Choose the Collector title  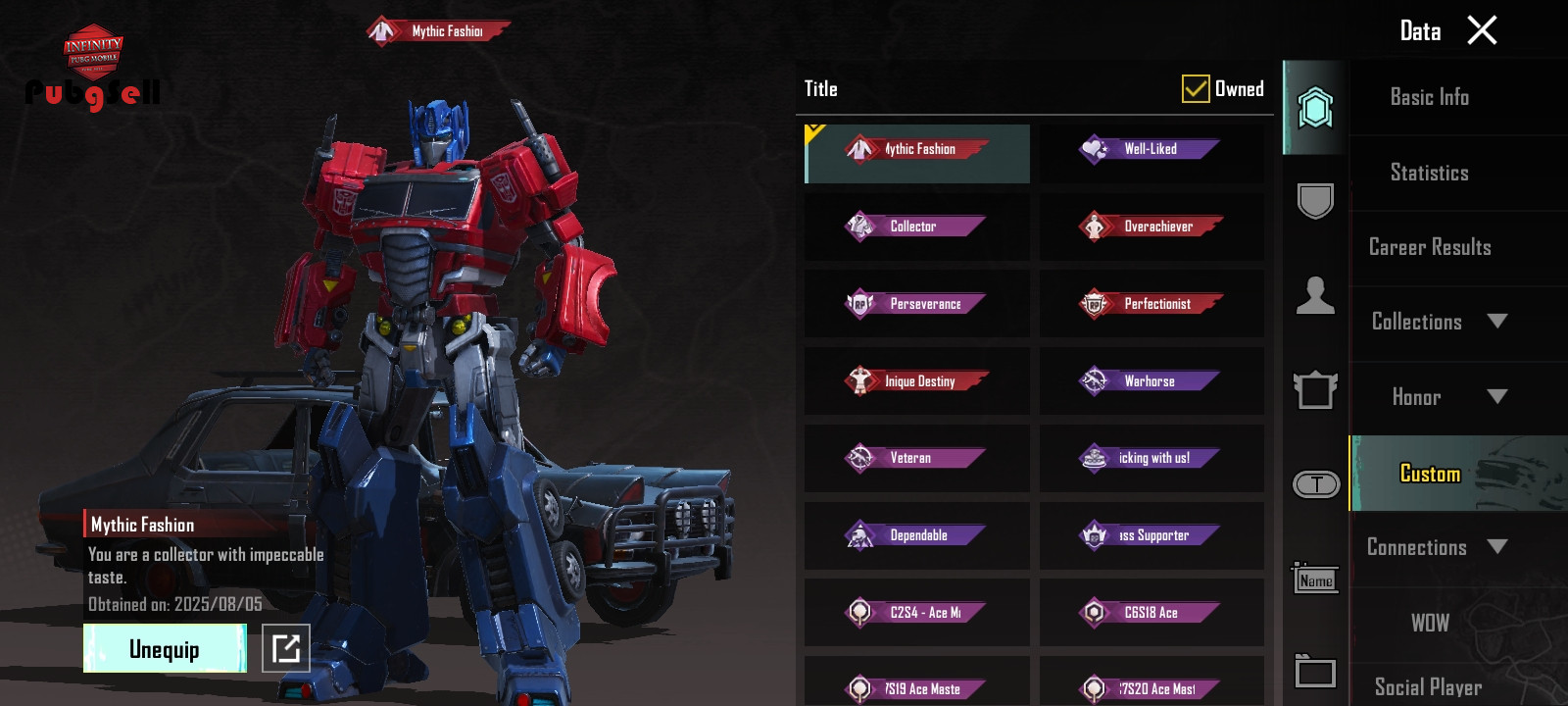tap(916, 227)
